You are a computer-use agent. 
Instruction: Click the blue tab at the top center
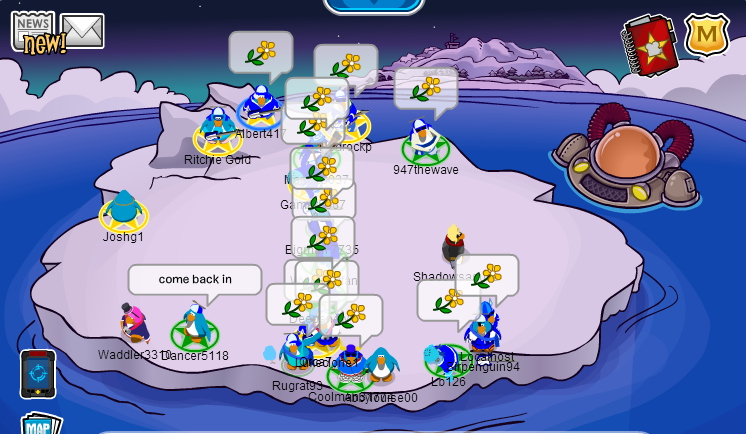coord(374,5)
